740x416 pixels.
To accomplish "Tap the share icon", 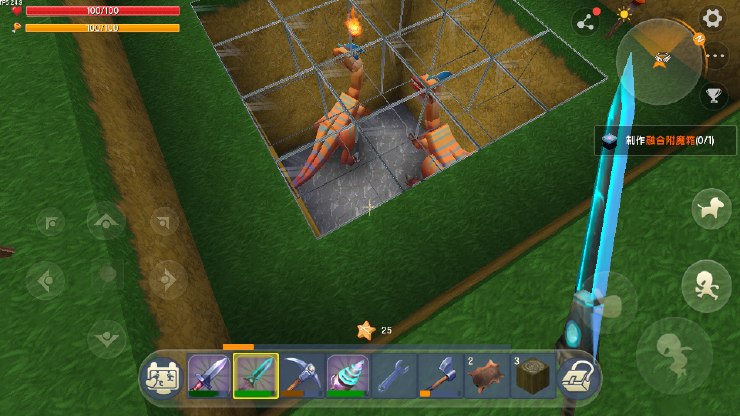I will point(585,21).
